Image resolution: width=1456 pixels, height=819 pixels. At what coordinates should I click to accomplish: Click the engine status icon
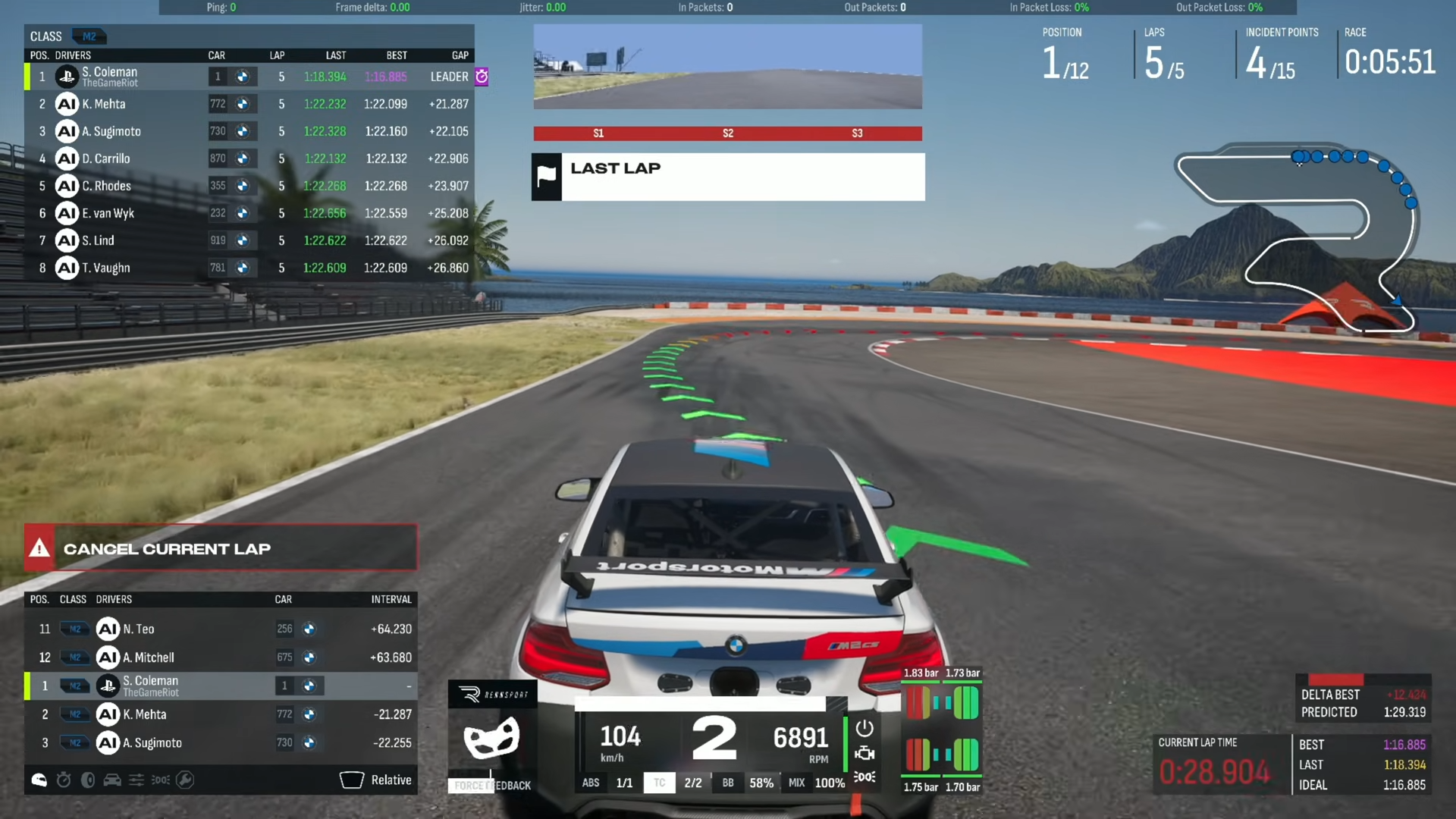point(864,753)
